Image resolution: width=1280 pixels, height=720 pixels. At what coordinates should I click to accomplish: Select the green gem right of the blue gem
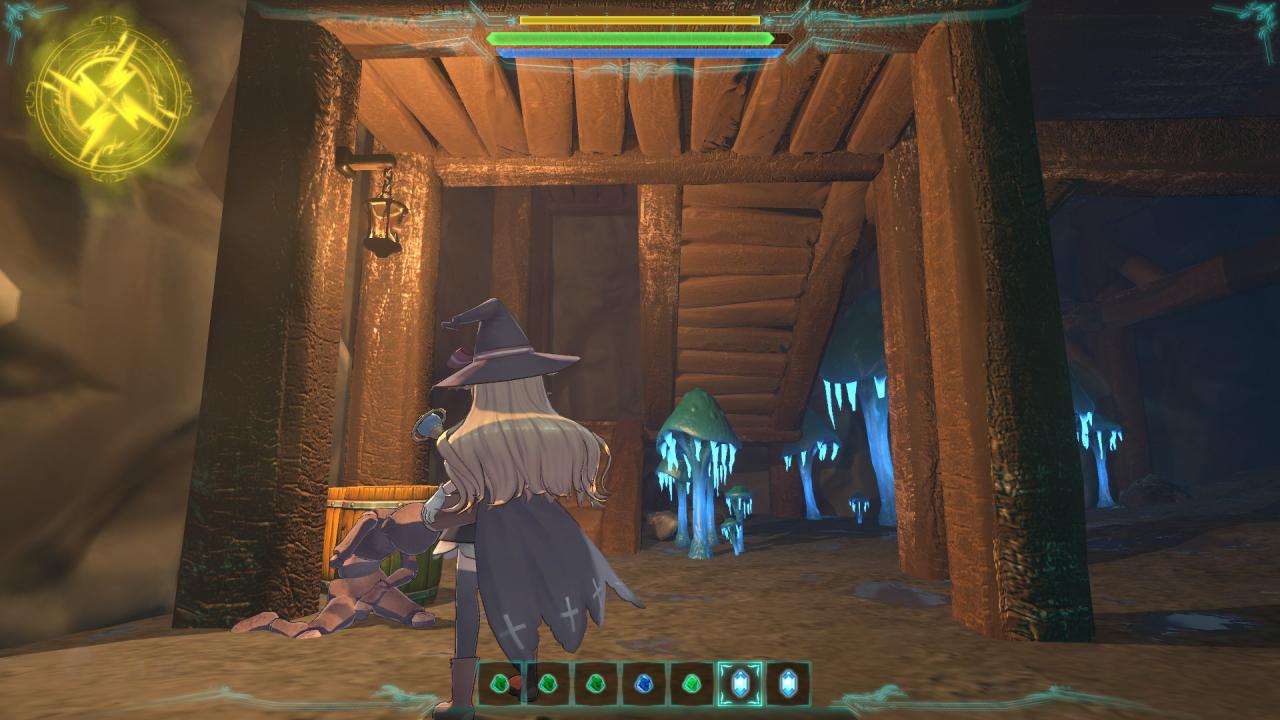691,684
